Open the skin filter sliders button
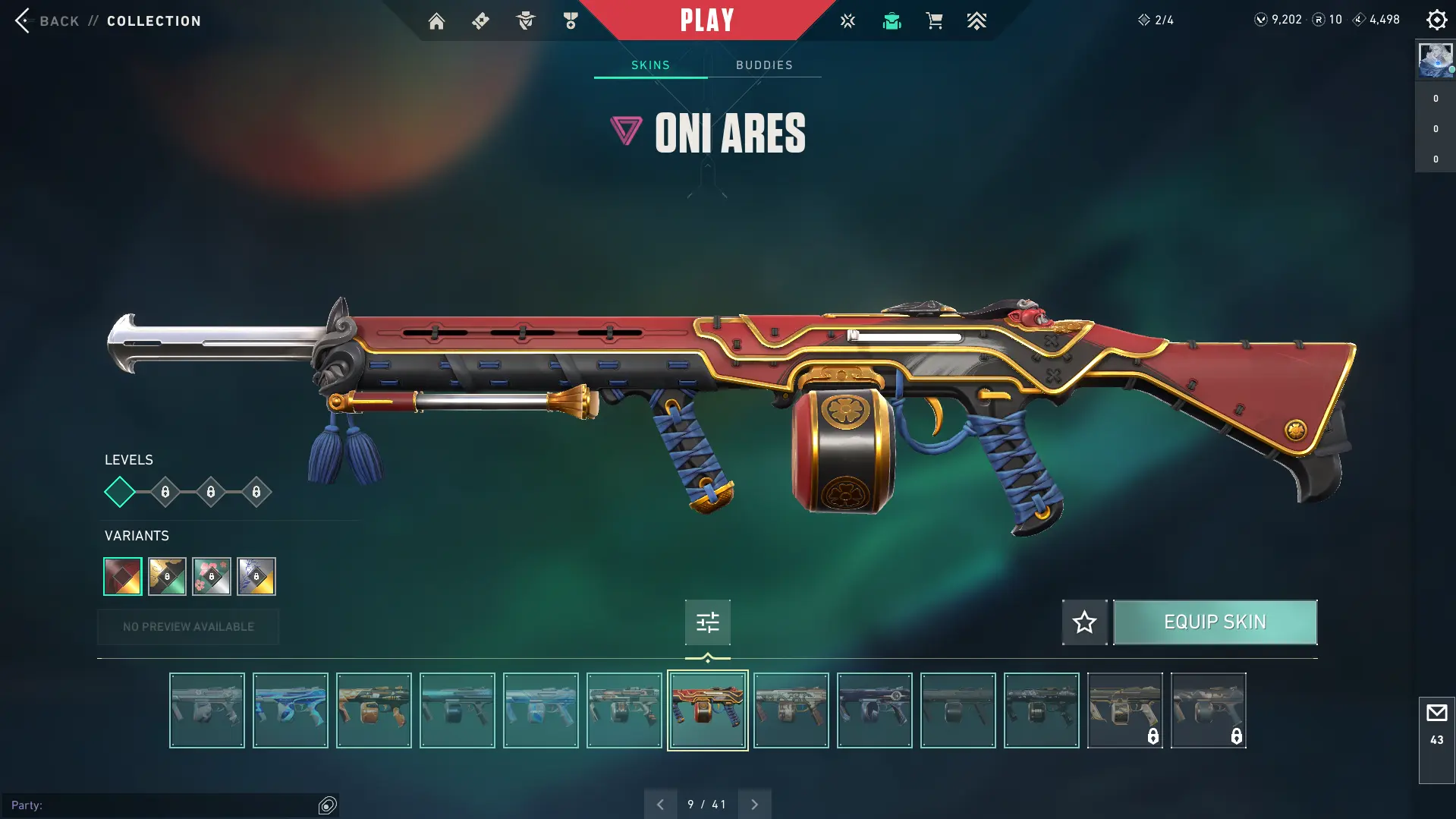The width and height of the screenshot is (1456, 819). coord(707,622)
